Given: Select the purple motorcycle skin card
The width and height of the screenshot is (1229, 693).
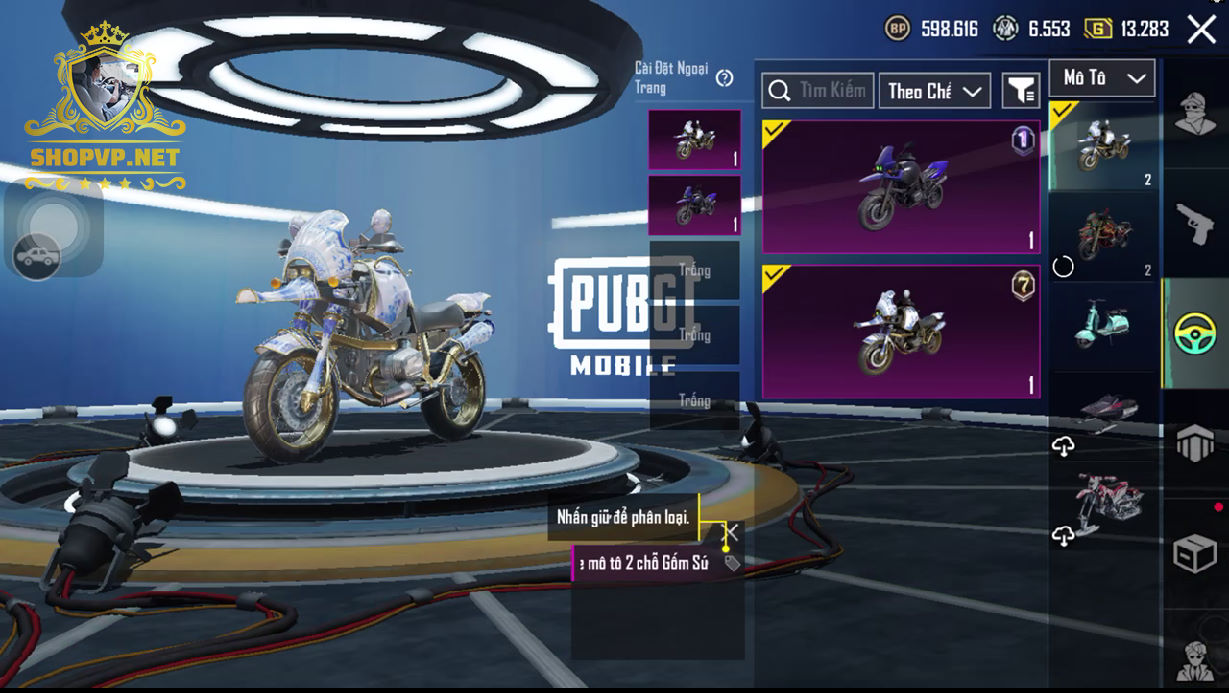Looking at the screenshot, I should (x=900, y=187).
